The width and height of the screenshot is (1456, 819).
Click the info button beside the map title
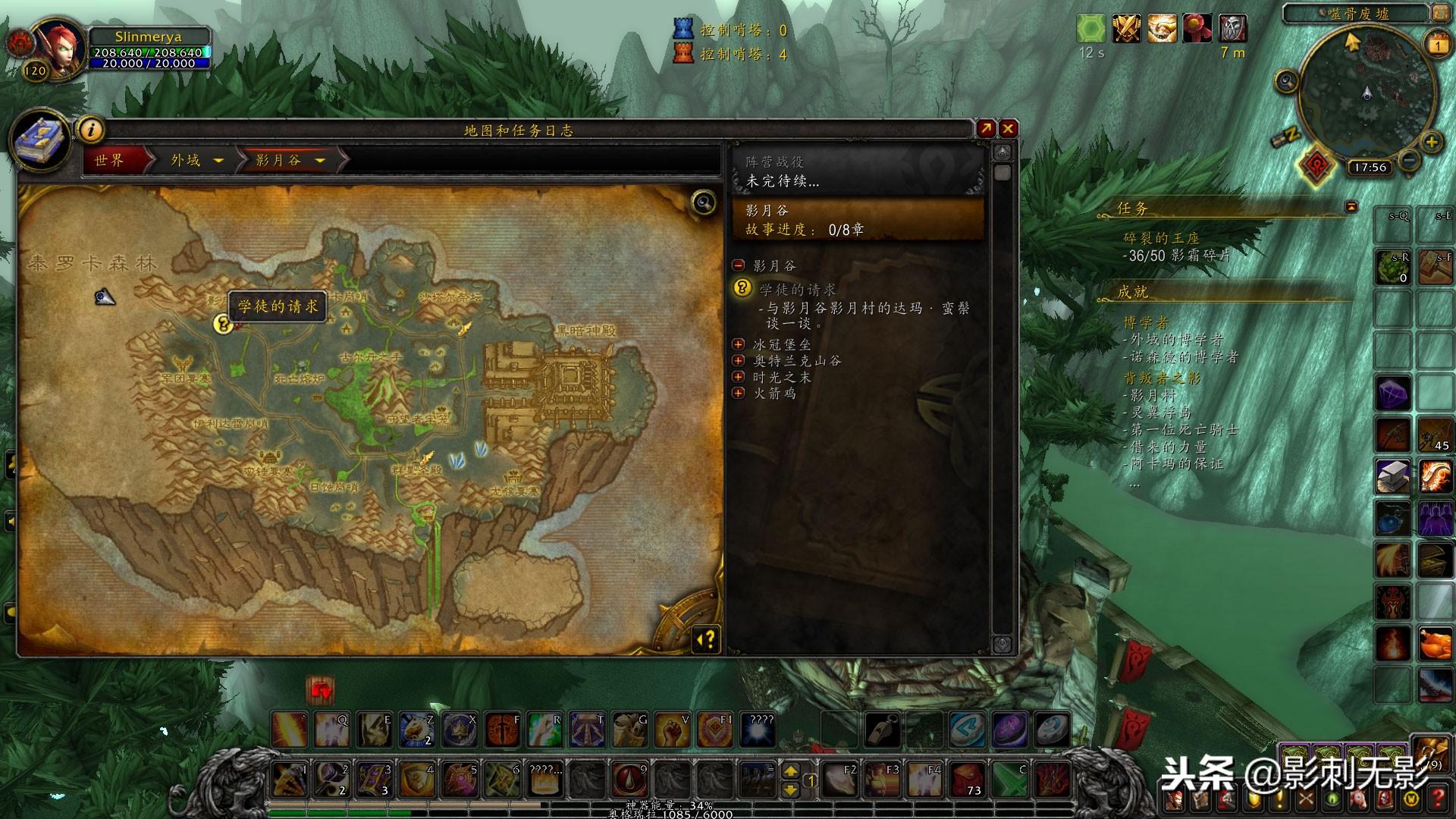point(92,130)
